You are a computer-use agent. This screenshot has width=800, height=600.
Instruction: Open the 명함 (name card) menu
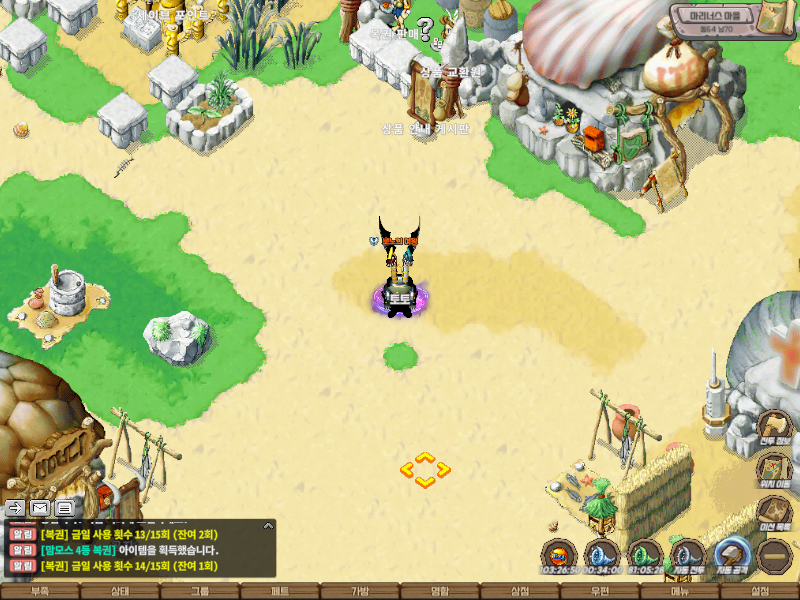pyautogui.click(x=440, y=592)
